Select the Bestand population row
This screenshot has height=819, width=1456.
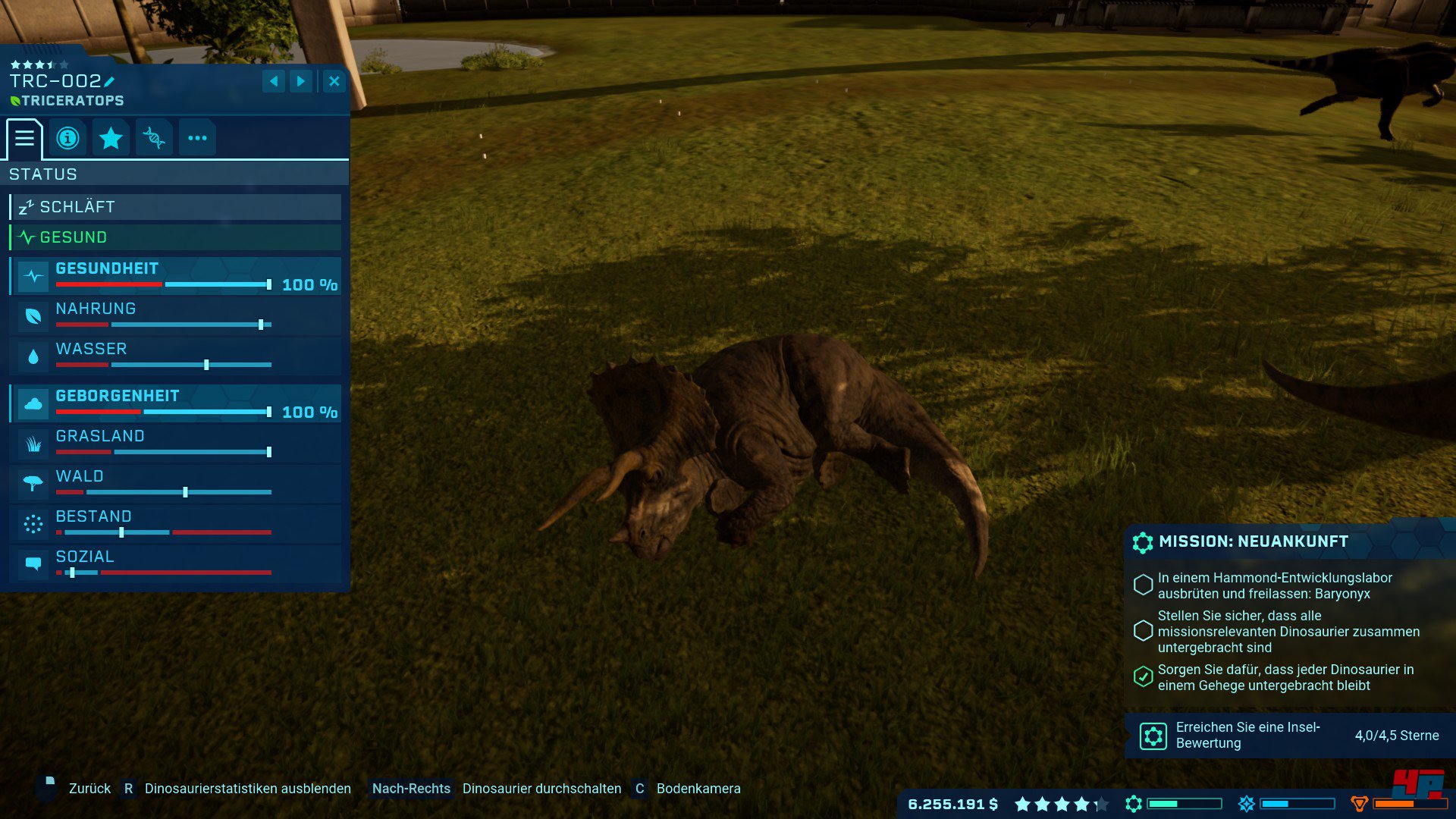coord(176,524)
